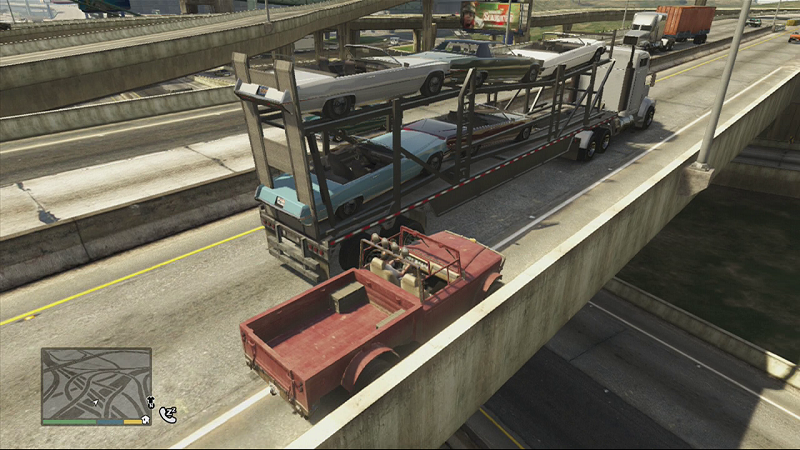Select the player arrow on the minimap
The image size is (800, 450).
pos(96,402)
